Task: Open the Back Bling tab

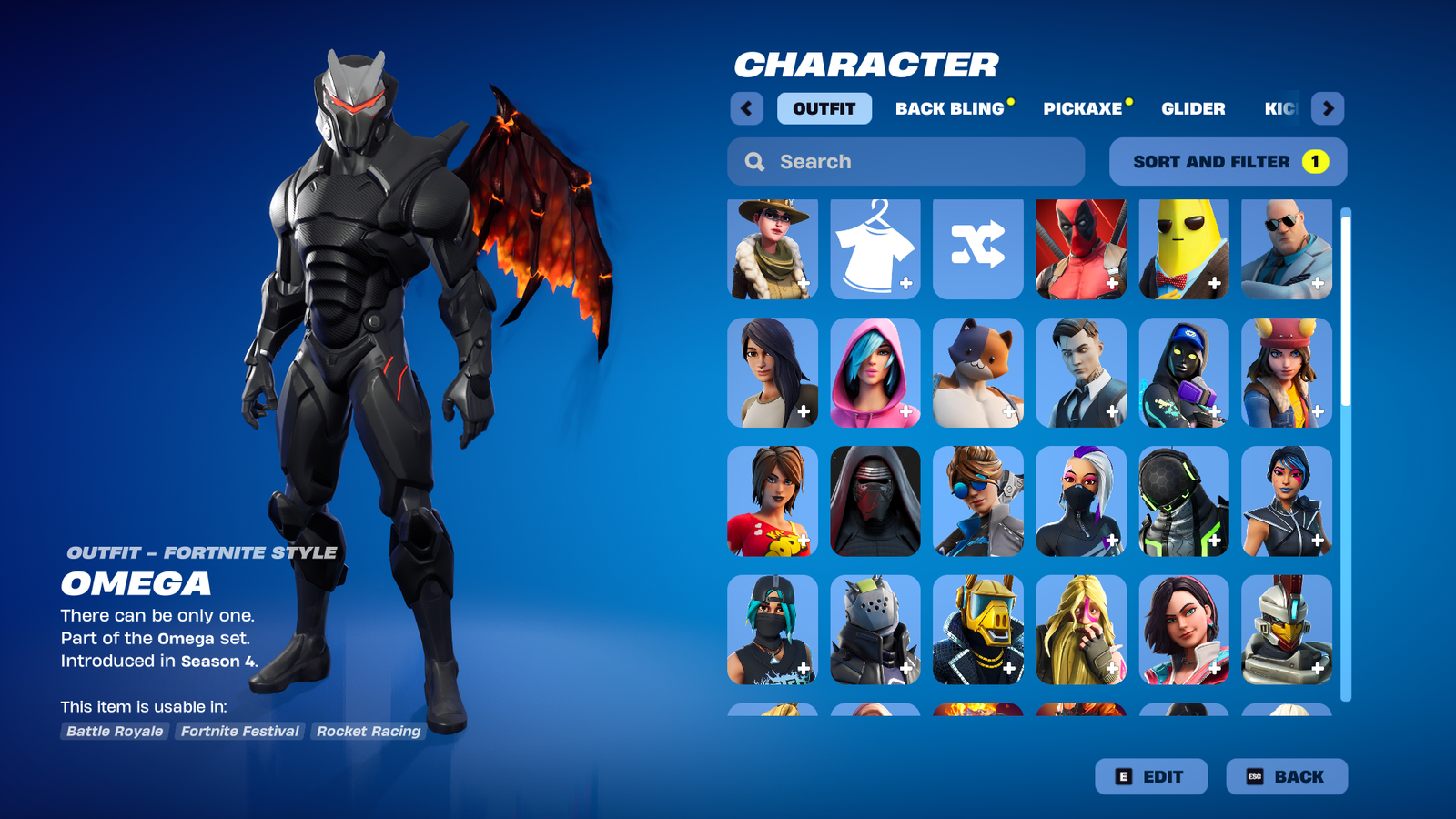Action: coord(949,108)
